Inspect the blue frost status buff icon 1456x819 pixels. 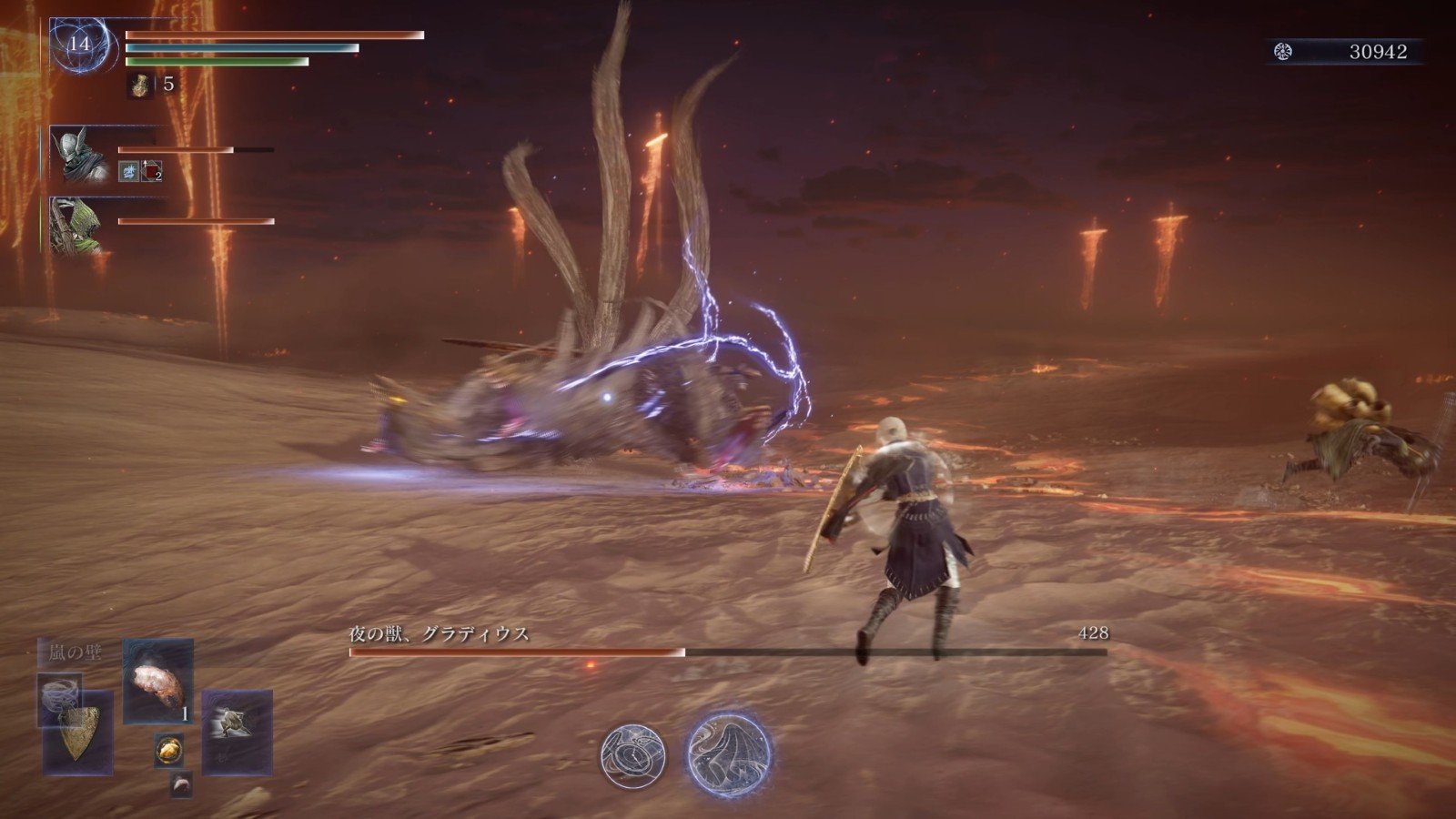[128, 170]
